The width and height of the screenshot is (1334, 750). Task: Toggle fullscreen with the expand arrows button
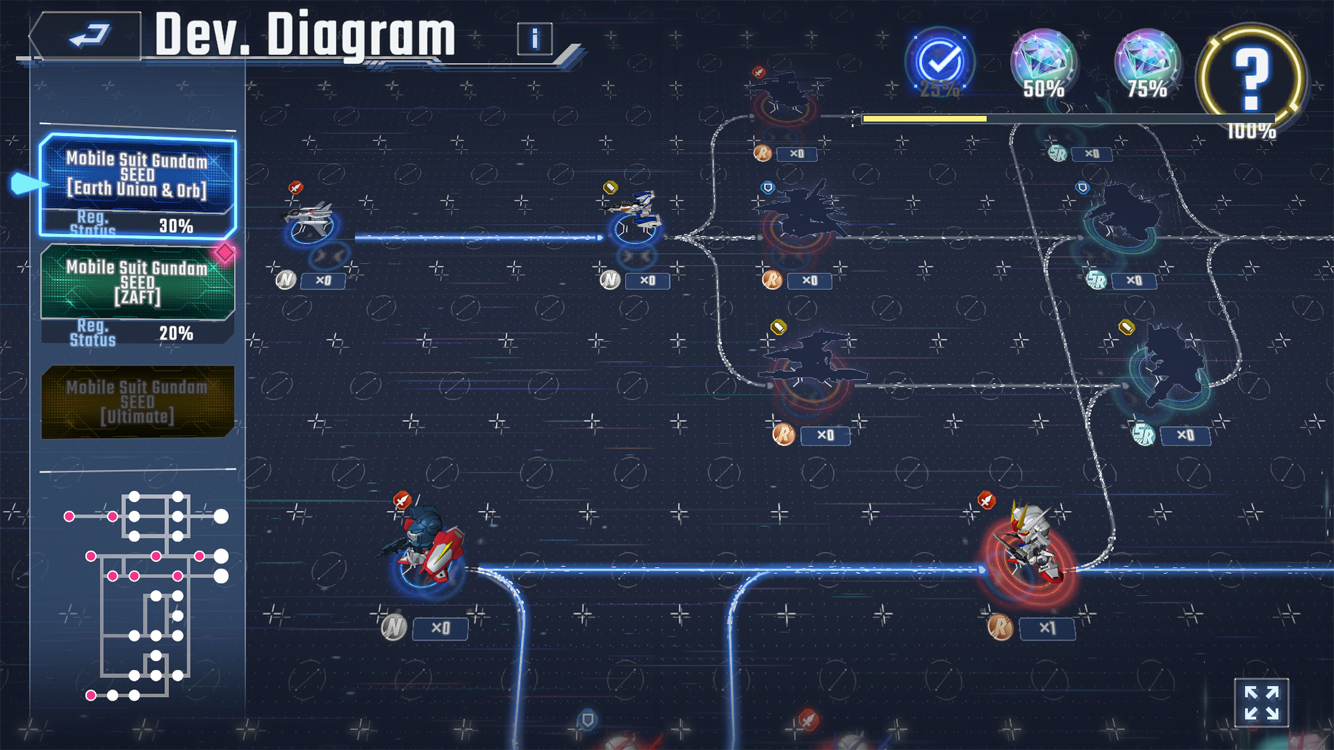1262,702
